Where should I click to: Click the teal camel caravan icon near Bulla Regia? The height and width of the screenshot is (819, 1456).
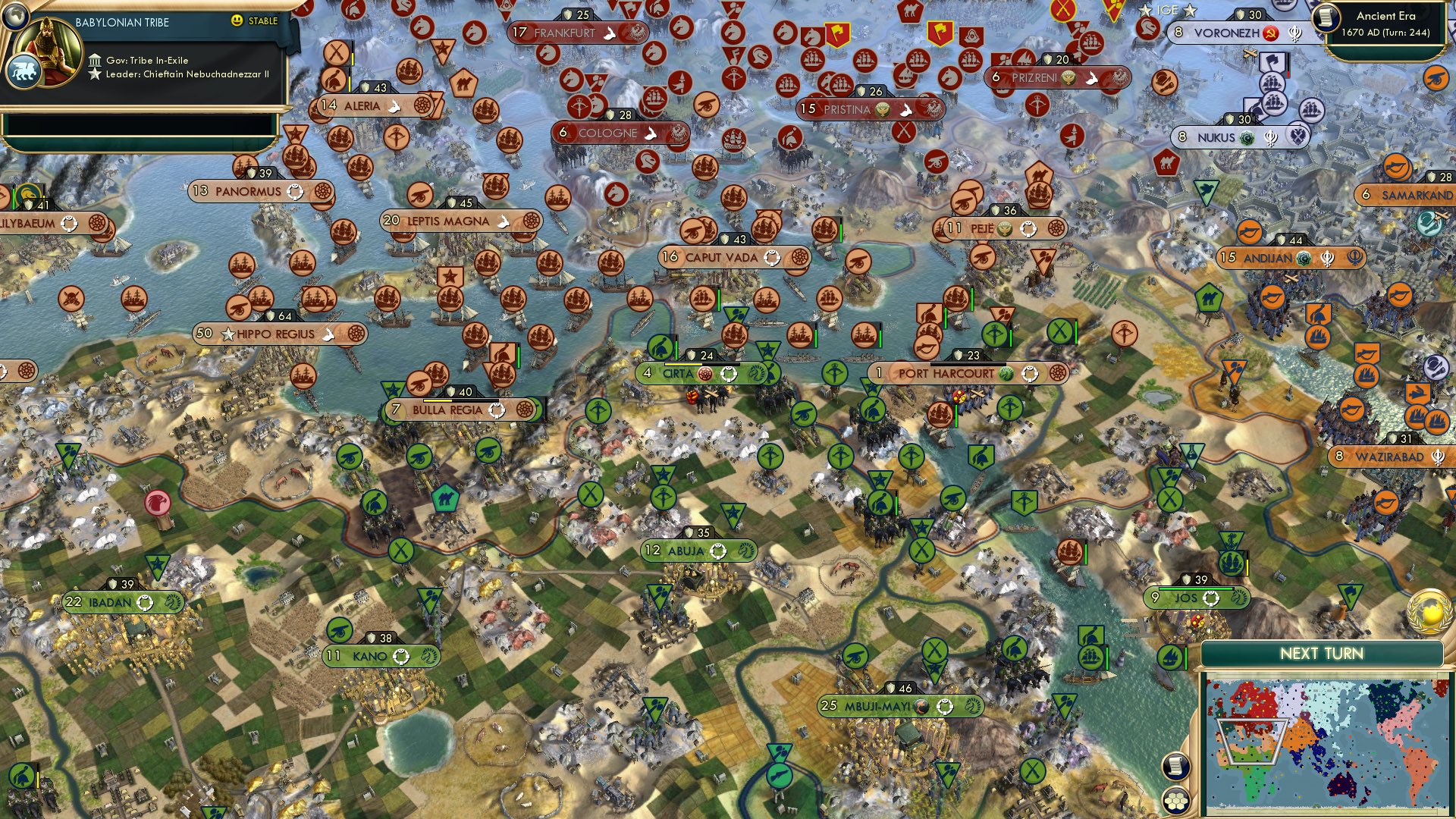(x=447, y=498)
